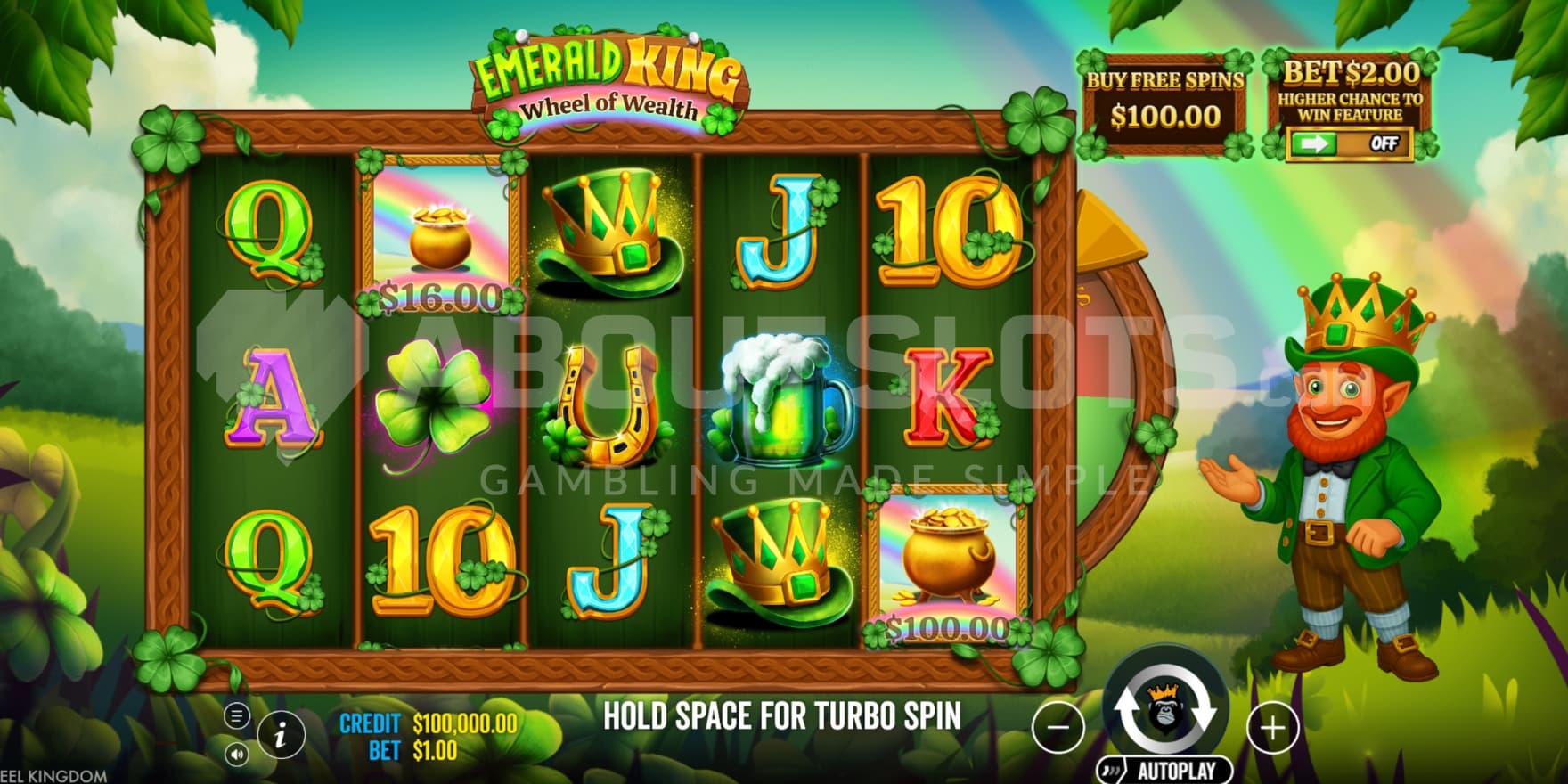Image resolution: width=1568 pixels, height=784 pixels.
Task: Open the game info paytable
Action: (282, 734)
